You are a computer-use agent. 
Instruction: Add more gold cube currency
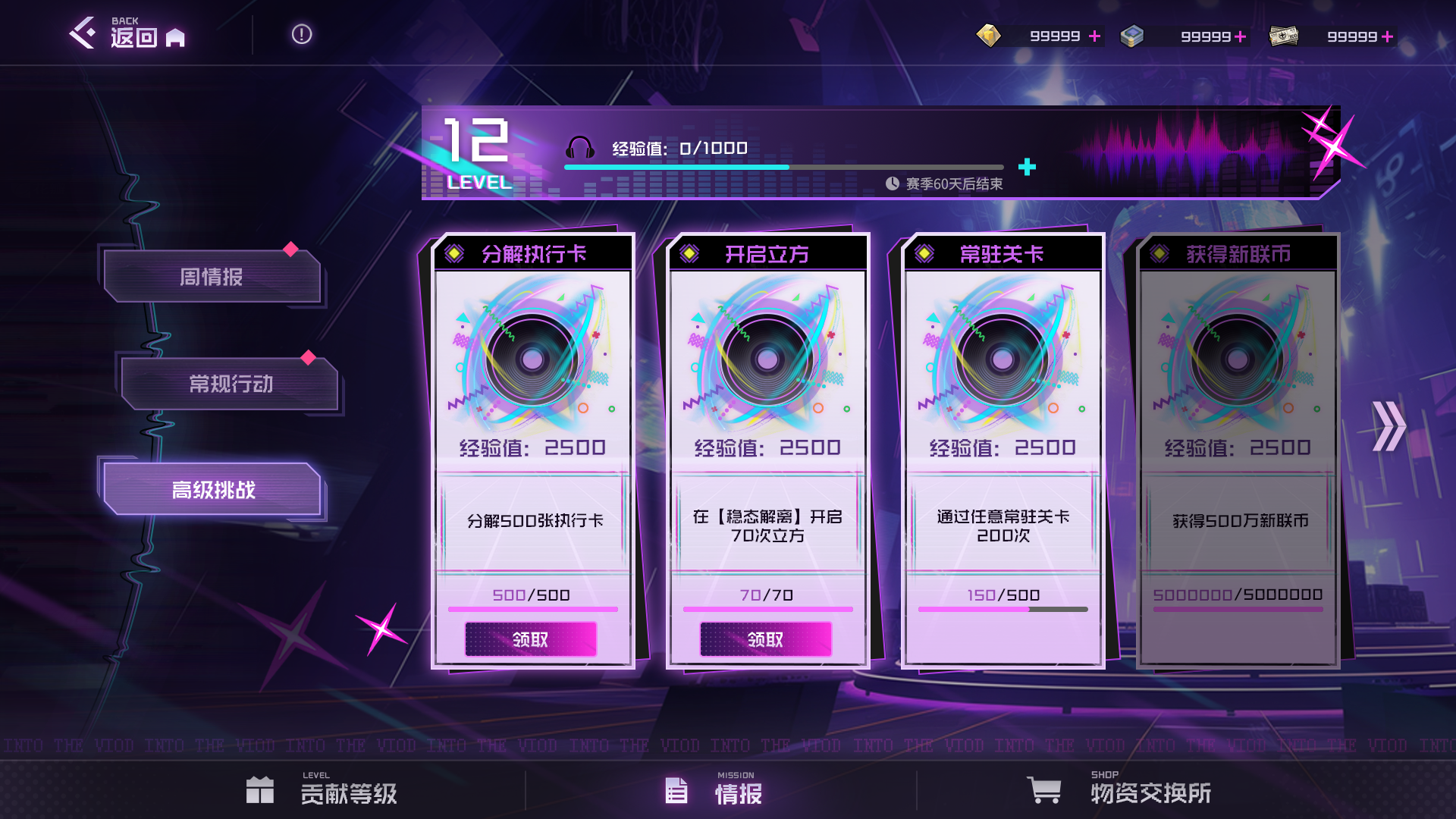[1094, 36]
